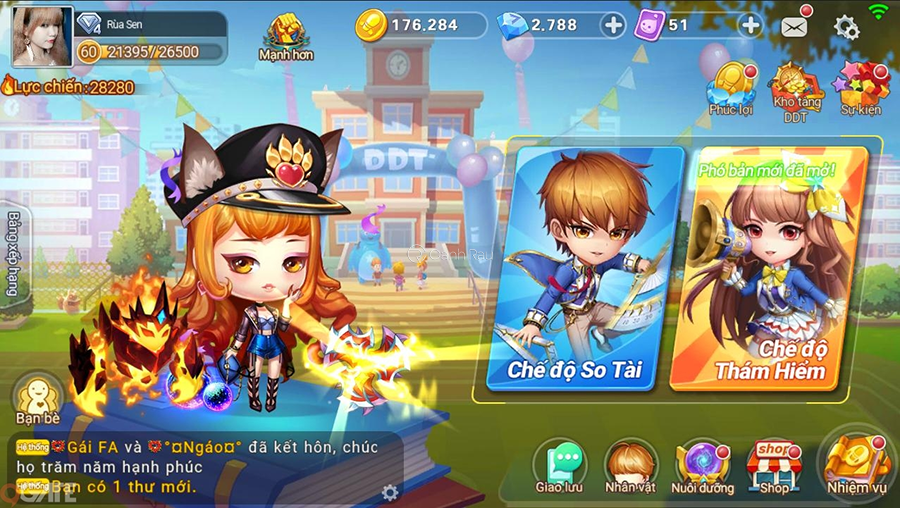The height and width of the screenshot is (508, 900).
Task: Open the Sự kiện events menu
Action: click(x=861, y=86)
